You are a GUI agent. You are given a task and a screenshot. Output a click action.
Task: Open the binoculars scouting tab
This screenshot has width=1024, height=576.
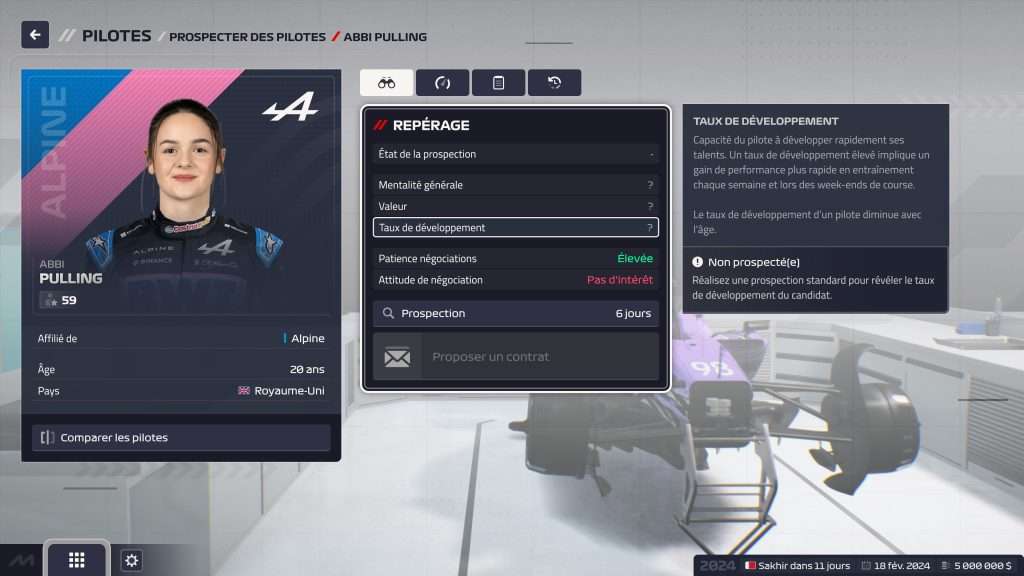click(x=387, y=83)
